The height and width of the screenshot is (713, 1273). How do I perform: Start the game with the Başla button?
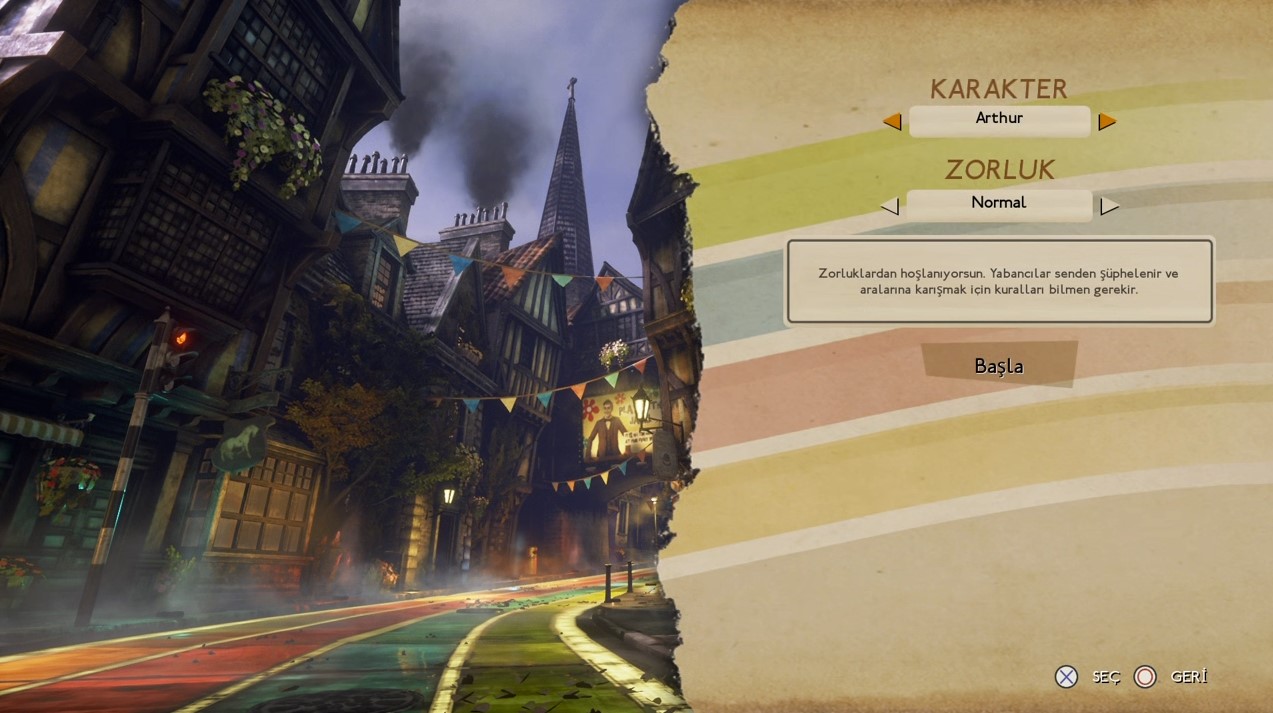click(x=999, y=365)
